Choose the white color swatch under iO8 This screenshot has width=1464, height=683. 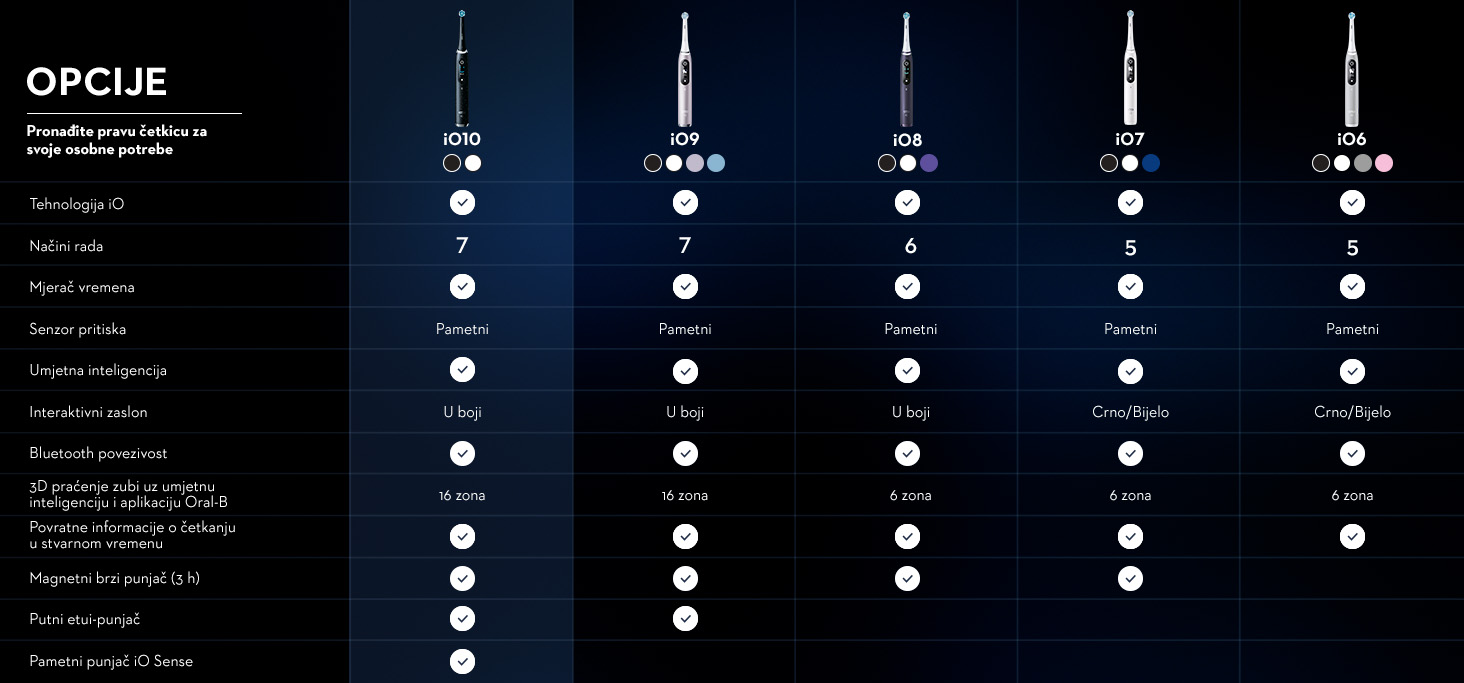[x=908, y=163]
